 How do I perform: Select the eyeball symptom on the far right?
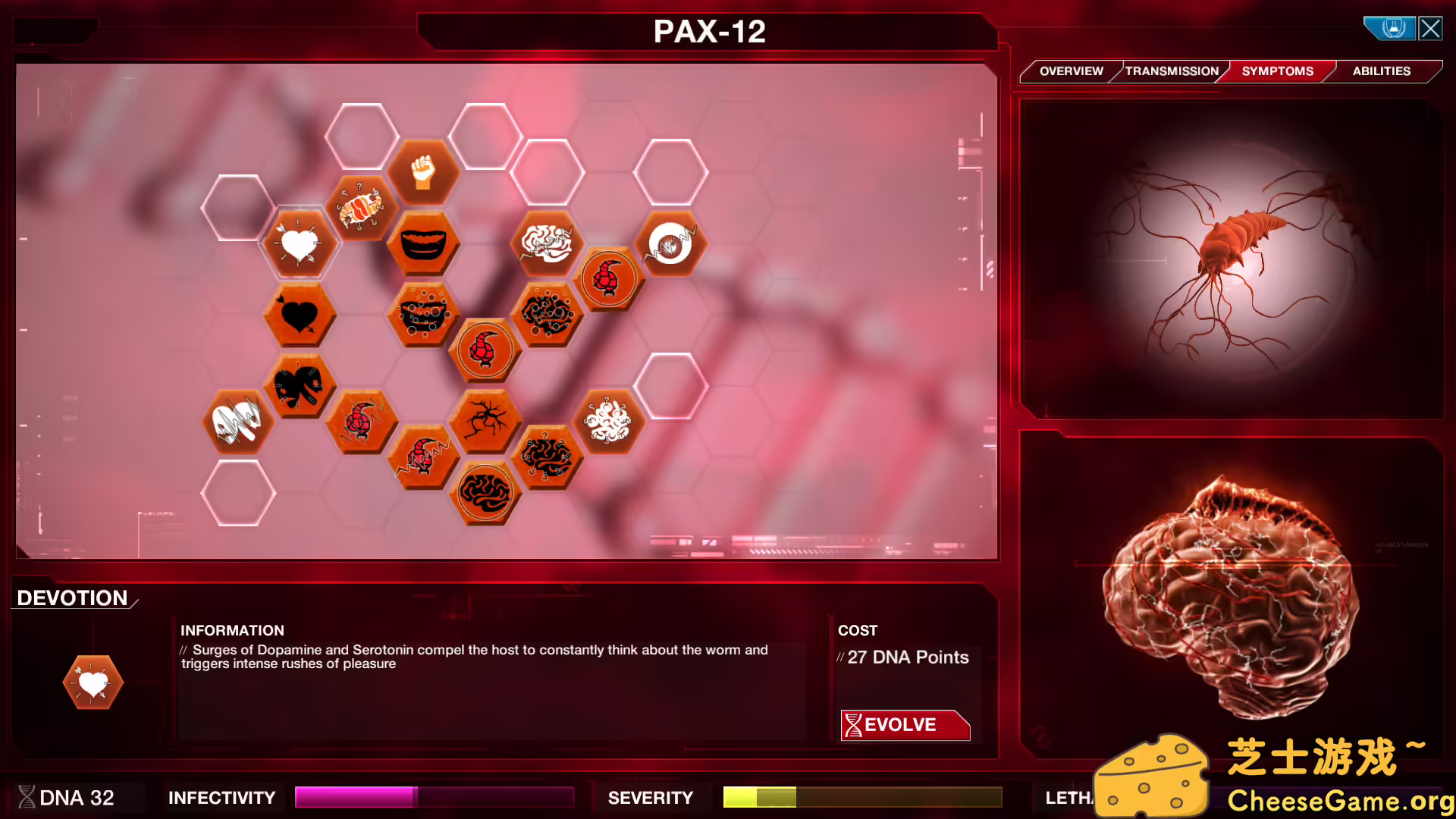[x=670, y=245]
